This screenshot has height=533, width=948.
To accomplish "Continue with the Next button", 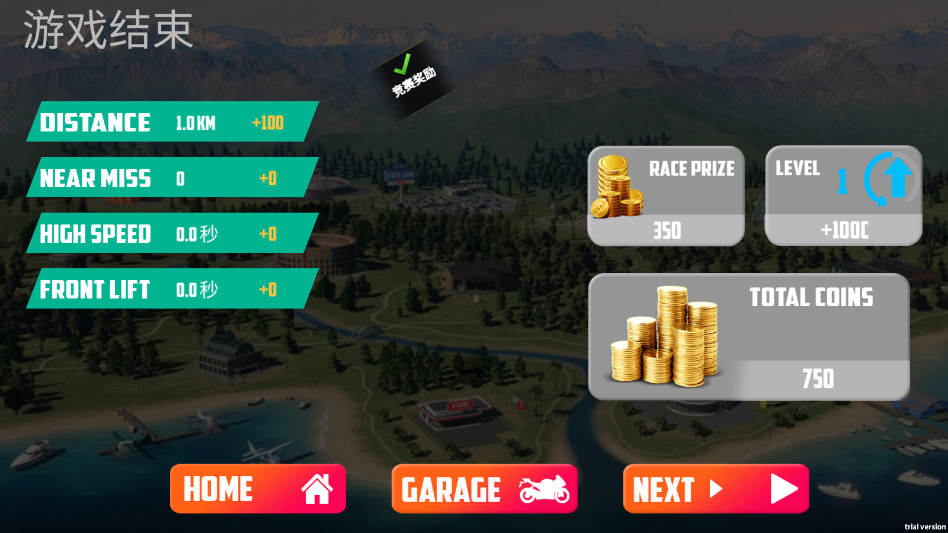I will (715, 489).
